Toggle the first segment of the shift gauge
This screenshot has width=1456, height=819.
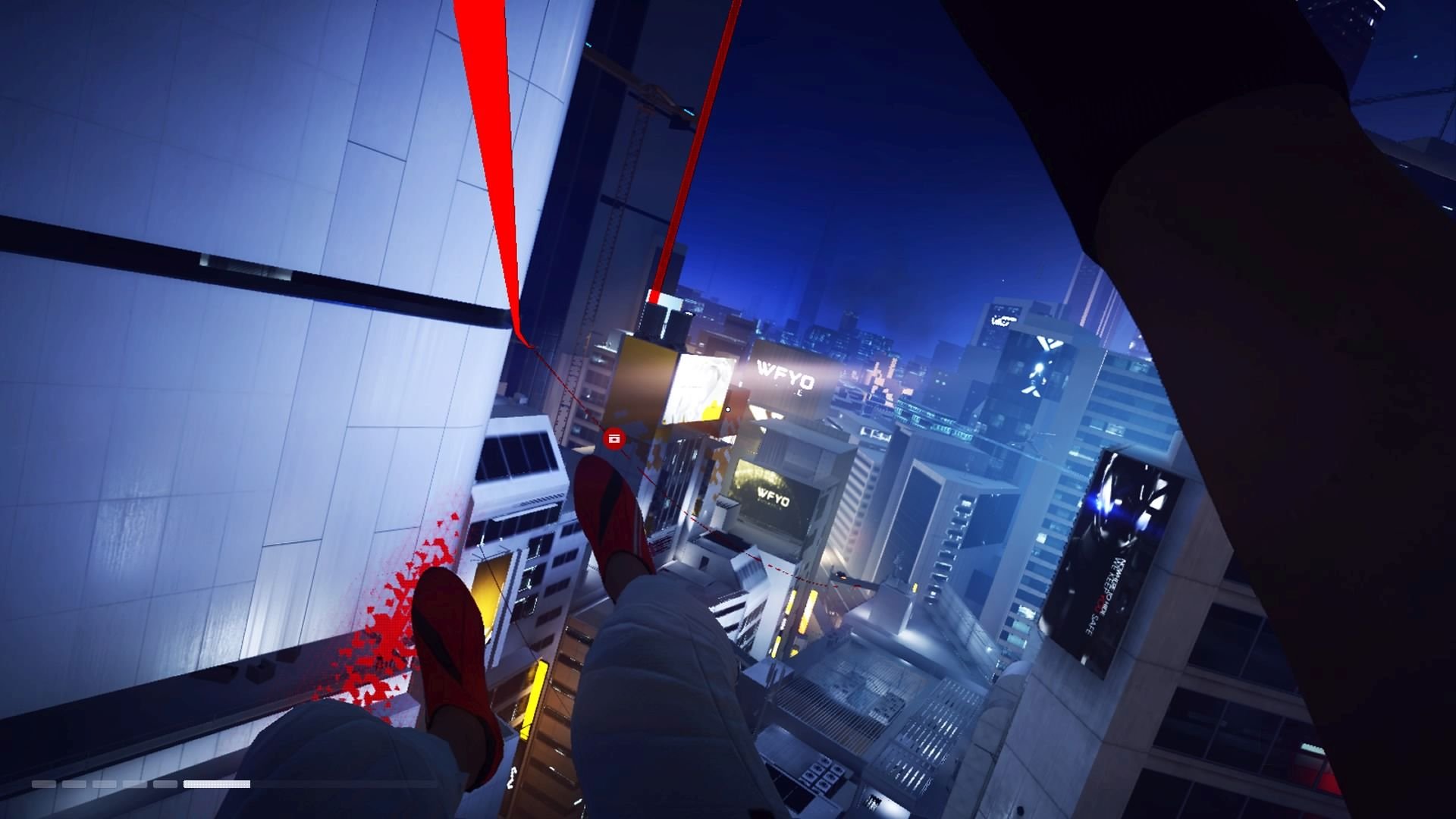43,784
